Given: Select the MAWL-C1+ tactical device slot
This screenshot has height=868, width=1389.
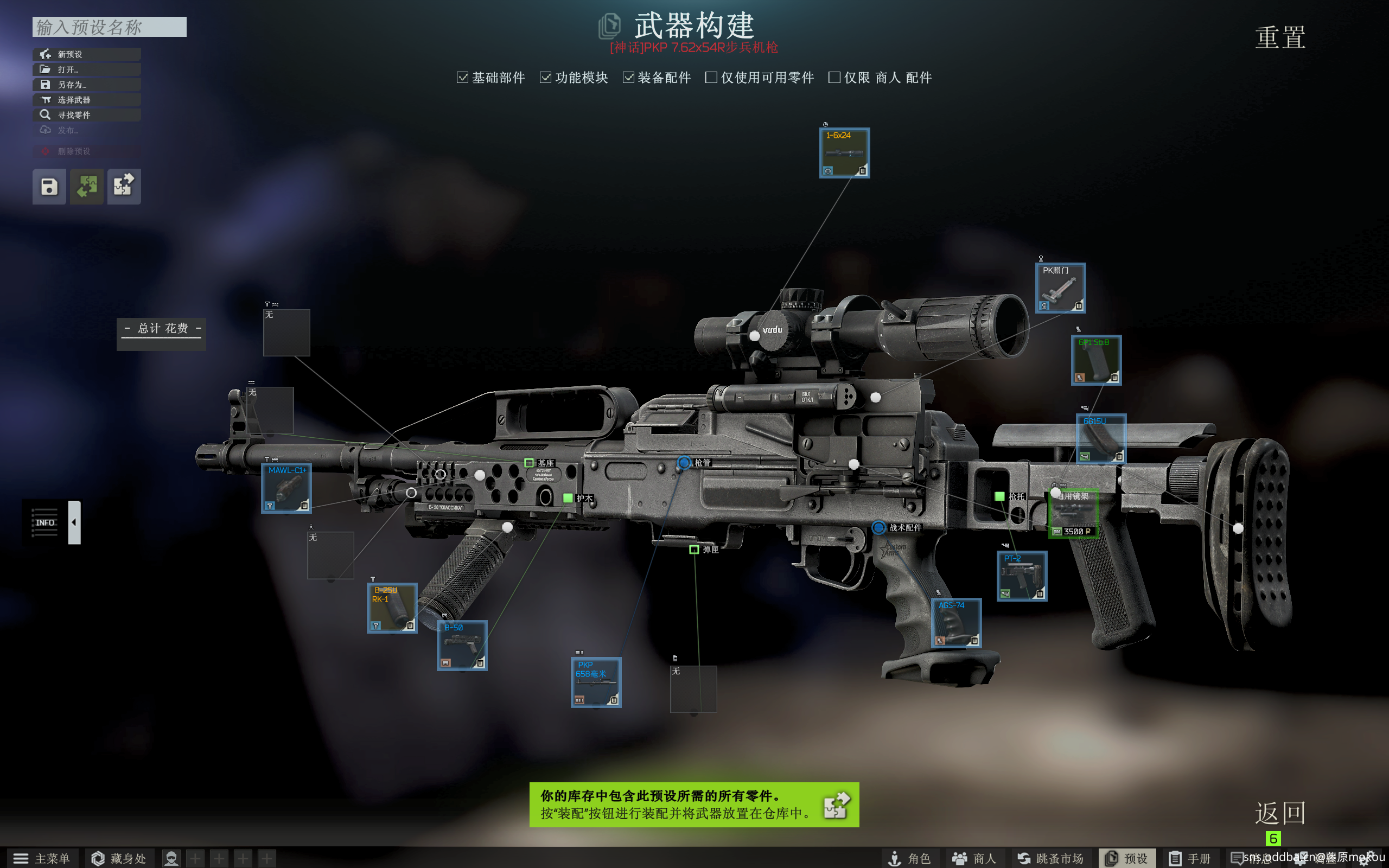Looking at the screenshot, I should [x=286, y=488].
